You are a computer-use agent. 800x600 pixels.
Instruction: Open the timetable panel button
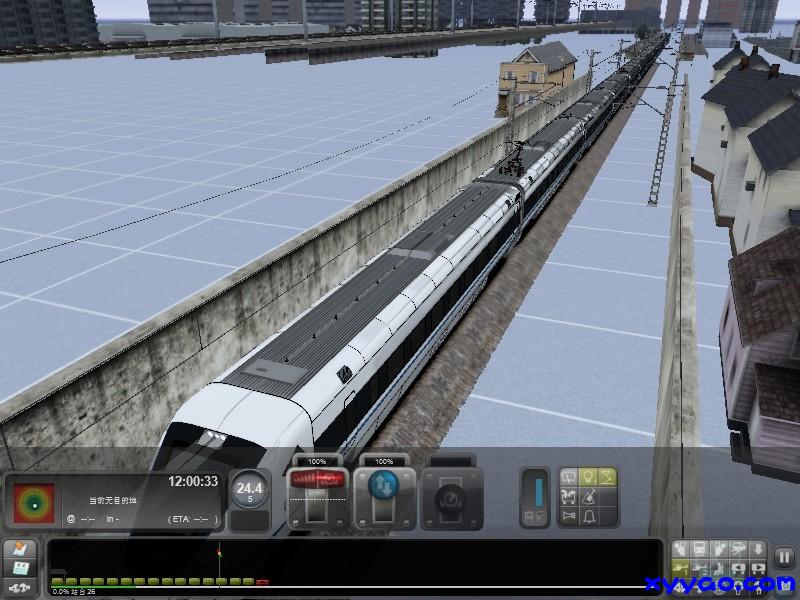(x=21, y=568)
